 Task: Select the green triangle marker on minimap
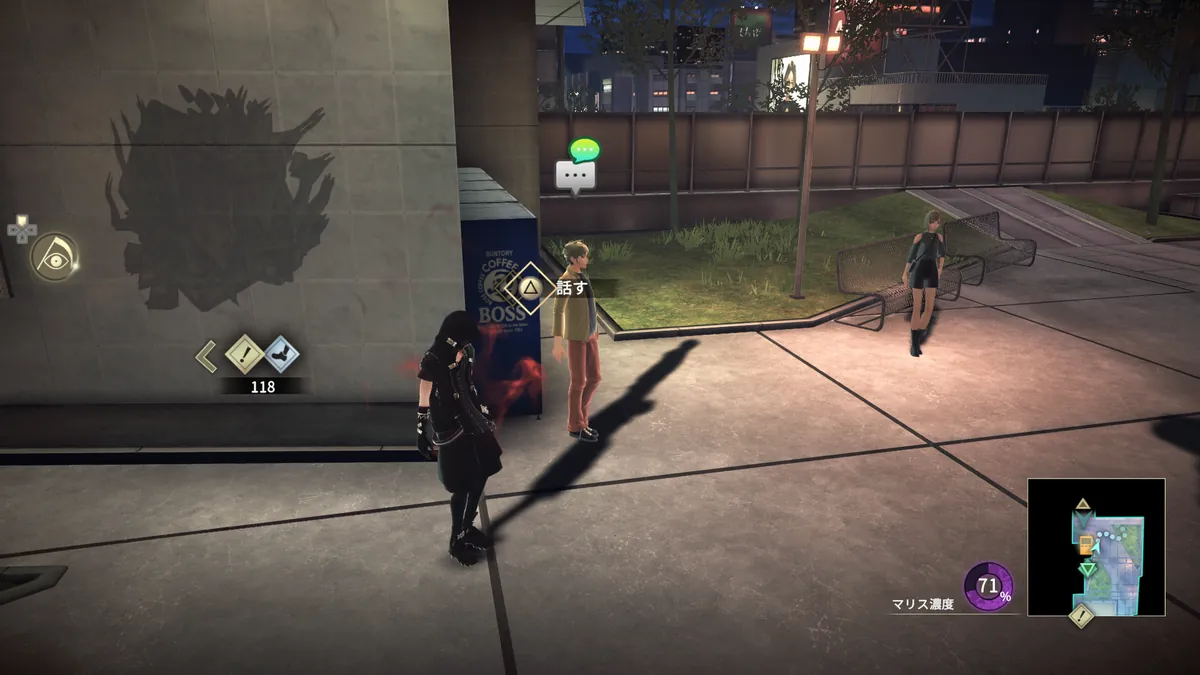click(1087, 569)
